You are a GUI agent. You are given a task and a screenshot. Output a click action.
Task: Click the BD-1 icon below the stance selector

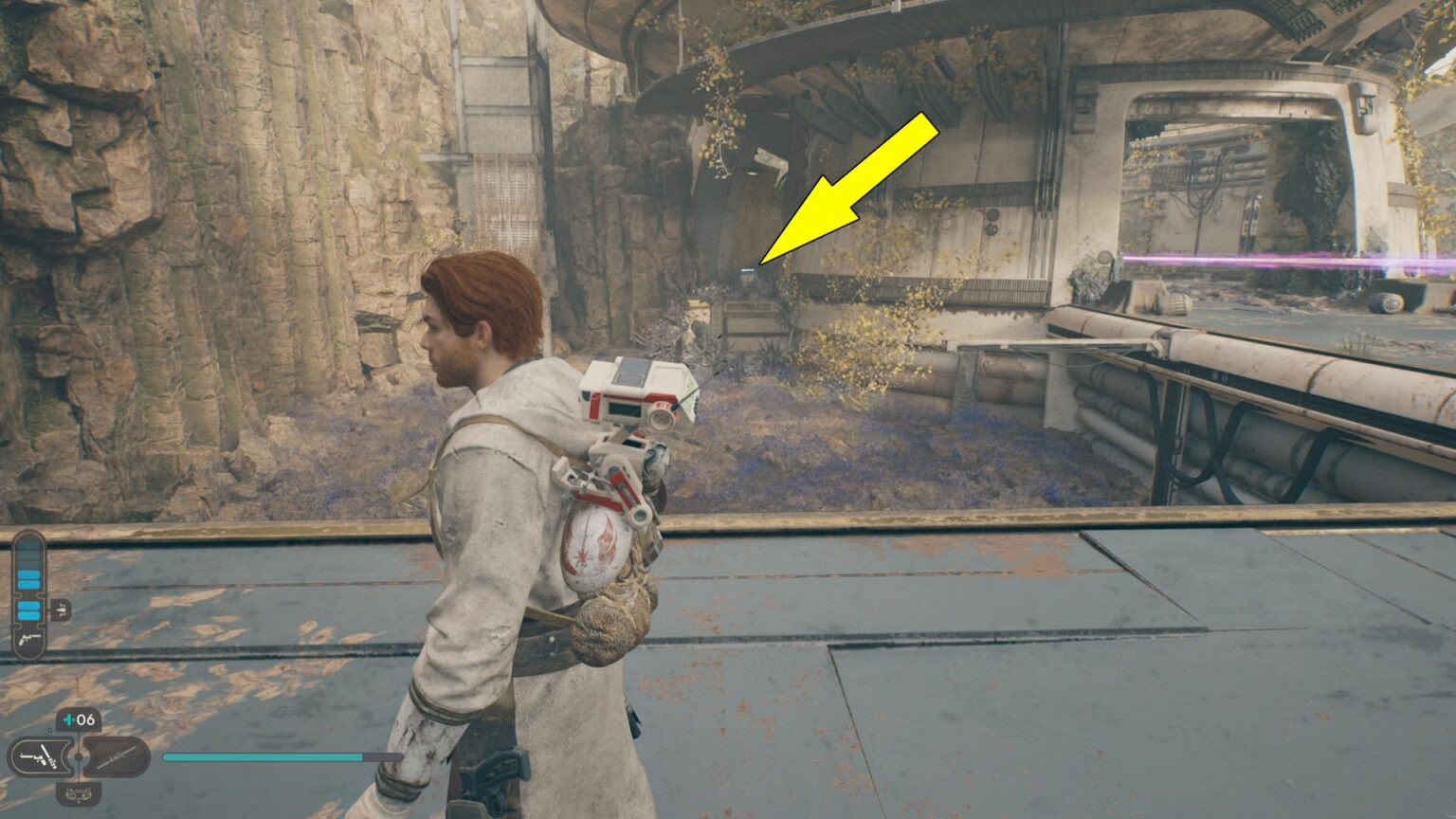78,794
